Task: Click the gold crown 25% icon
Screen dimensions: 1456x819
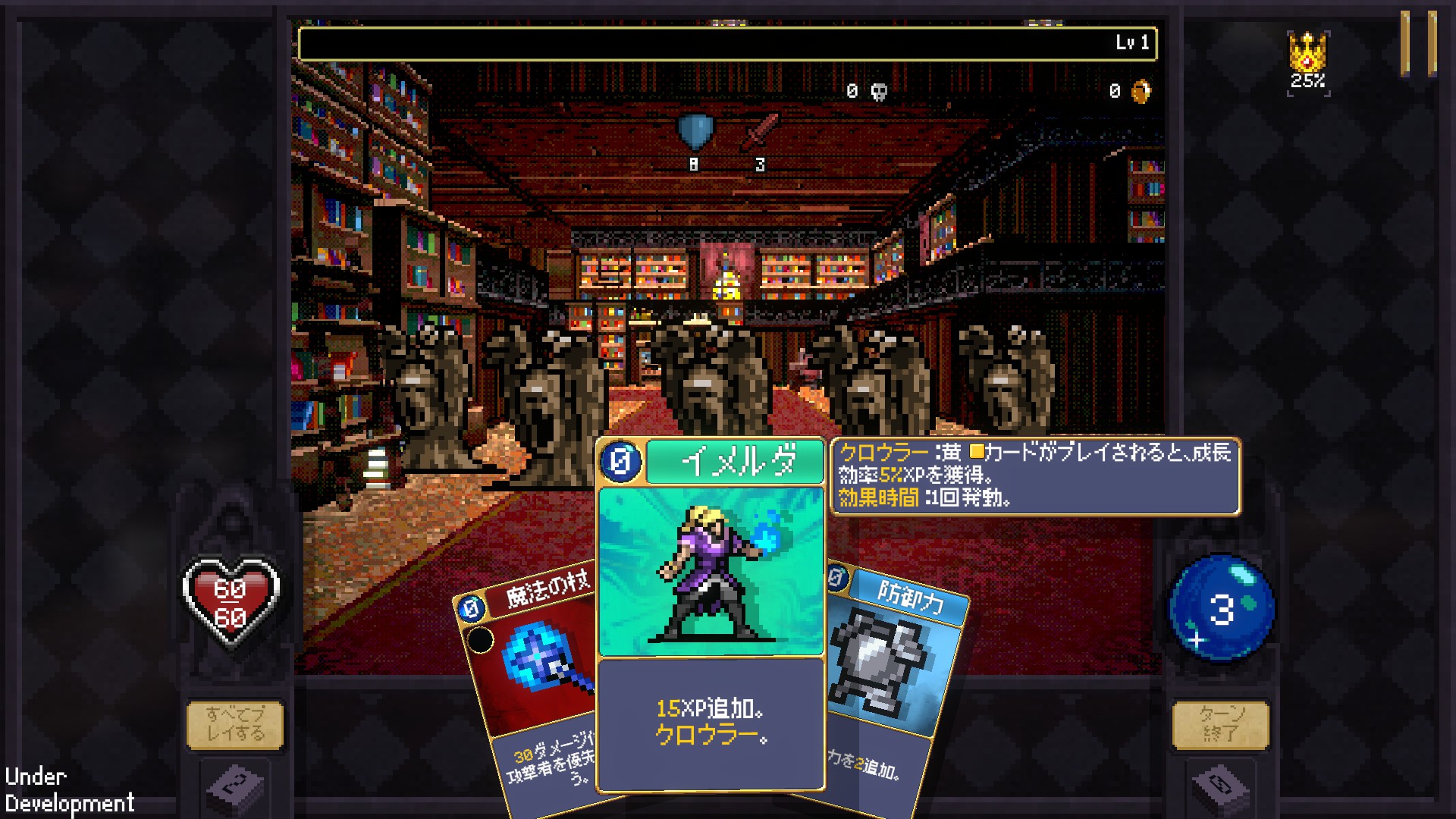Action: 1307,61
